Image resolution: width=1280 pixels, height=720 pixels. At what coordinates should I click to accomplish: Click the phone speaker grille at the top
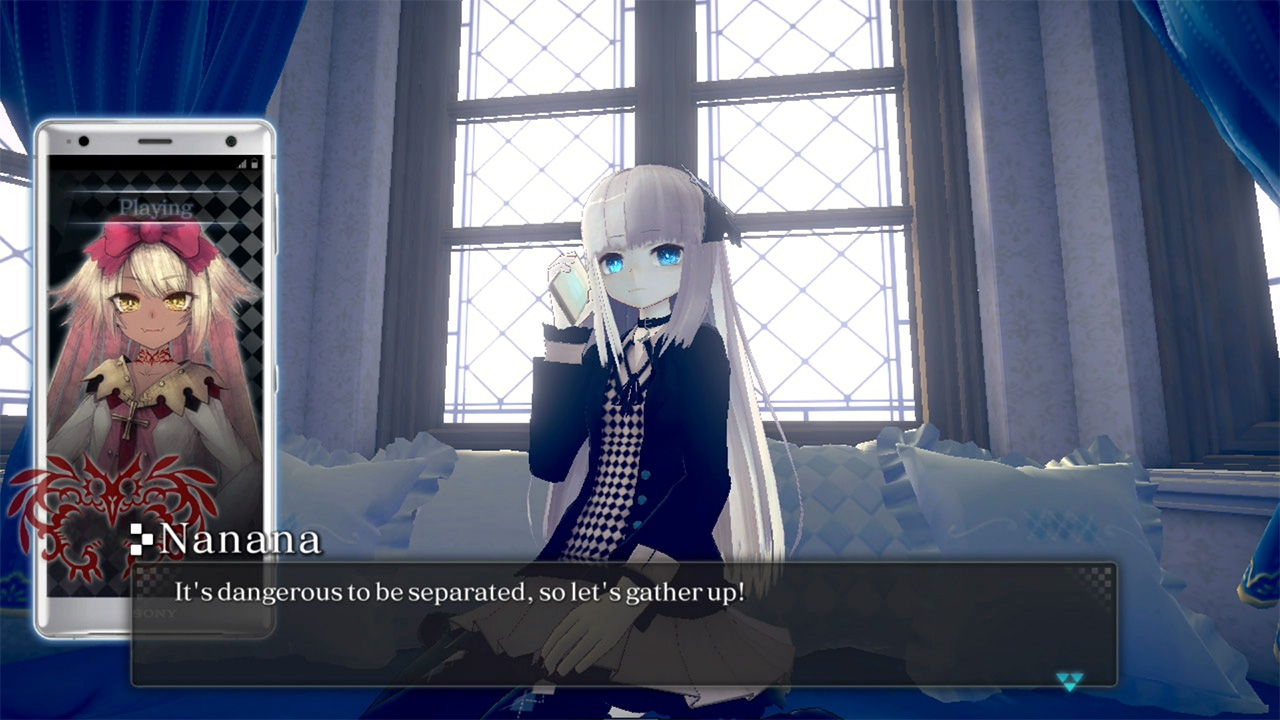155,140
